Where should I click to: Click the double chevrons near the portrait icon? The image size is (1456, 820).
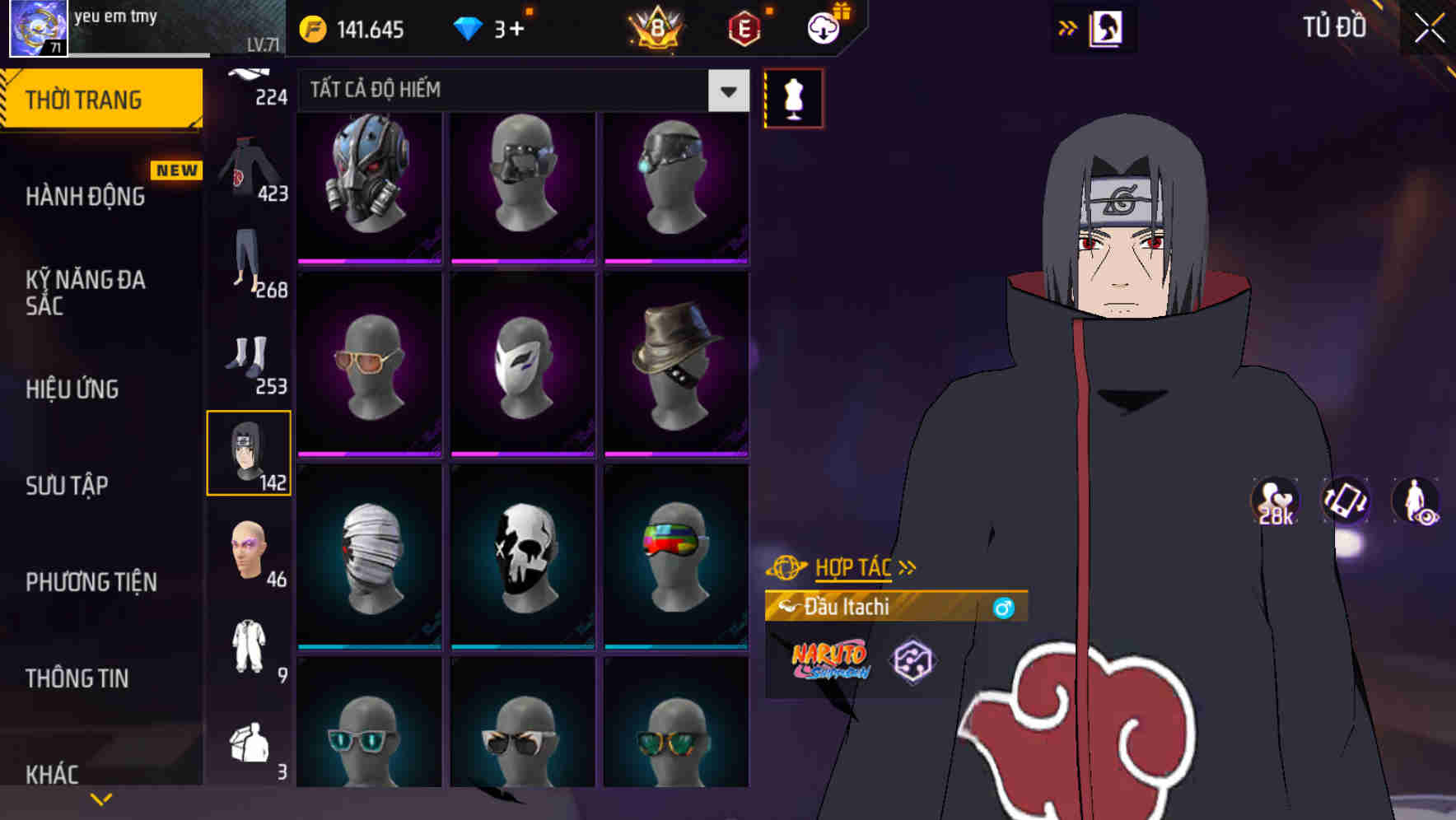click(1068, 27)
